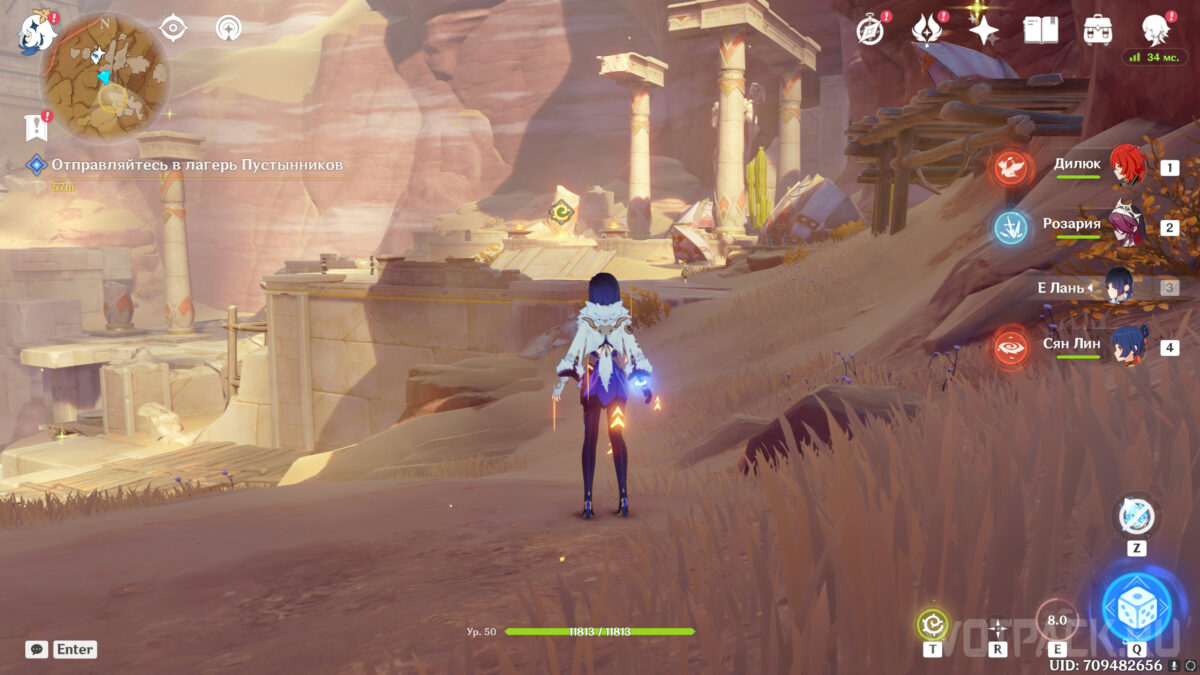Viewport: 1200px width, 675px height.
Task: Open the backpack inventory
Action: (x=1098, y=30)
